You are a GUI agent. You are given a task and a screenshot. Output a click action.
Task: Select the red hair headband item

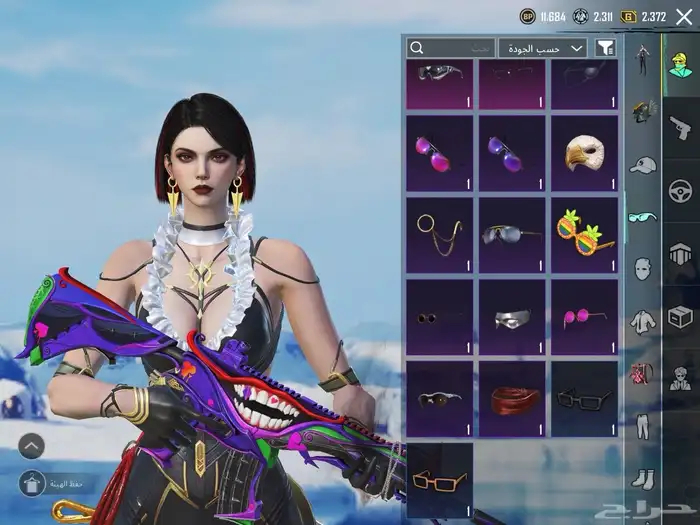click(512, 399)
